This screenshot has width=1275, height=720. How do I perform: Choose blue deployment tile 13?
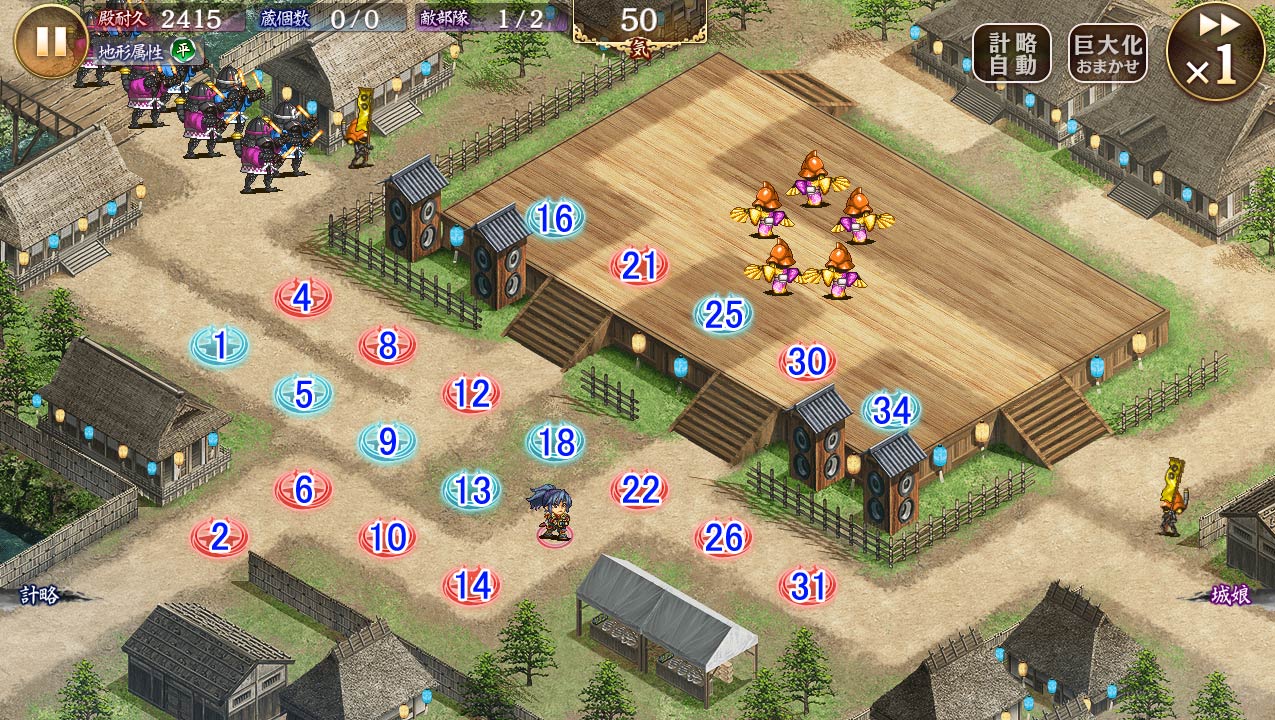(471, 490)
